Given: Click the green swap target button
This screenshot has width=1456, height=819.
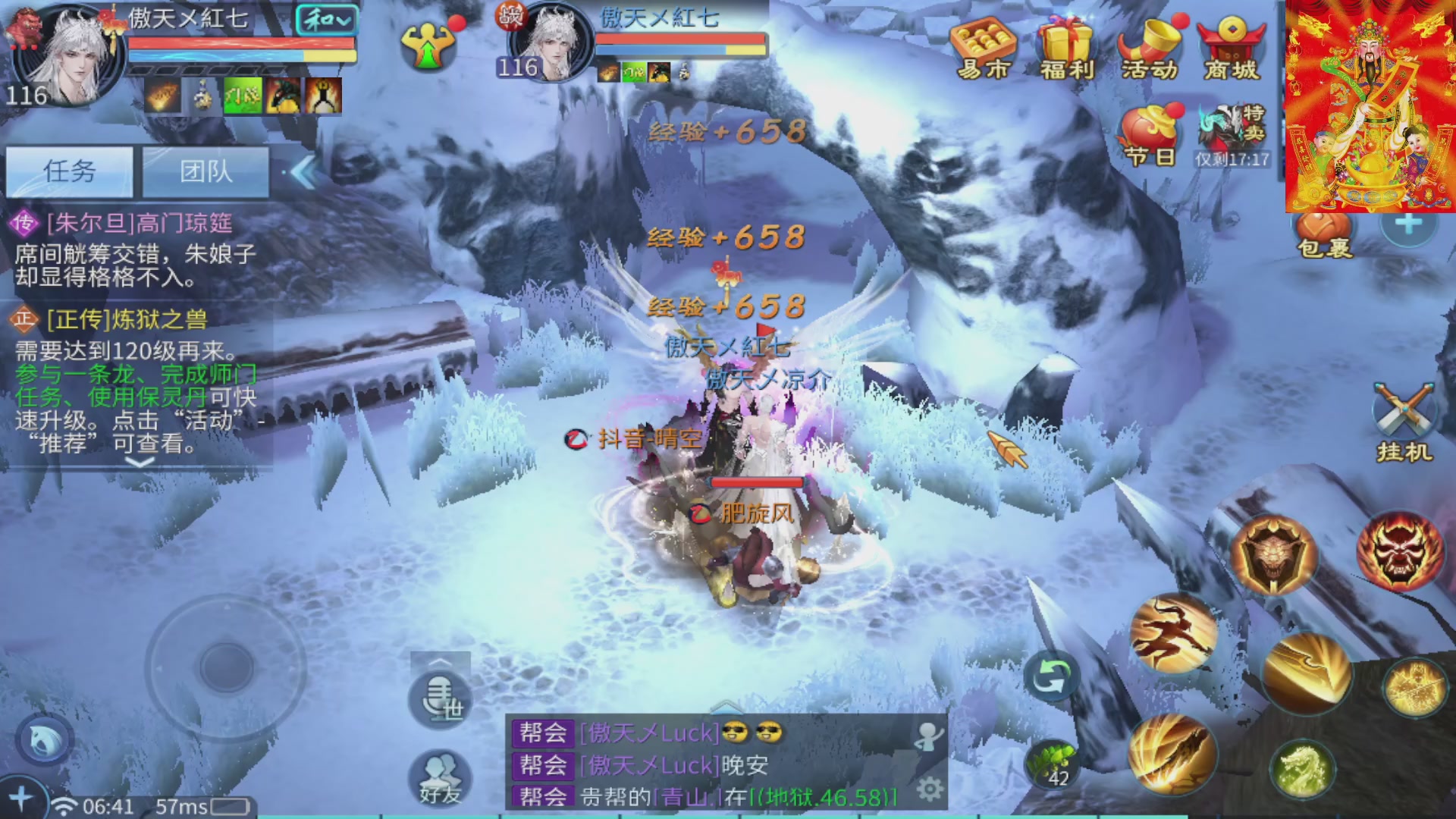Looking at the screenshot, I should pyautogui.click(x=1051, y=676).
